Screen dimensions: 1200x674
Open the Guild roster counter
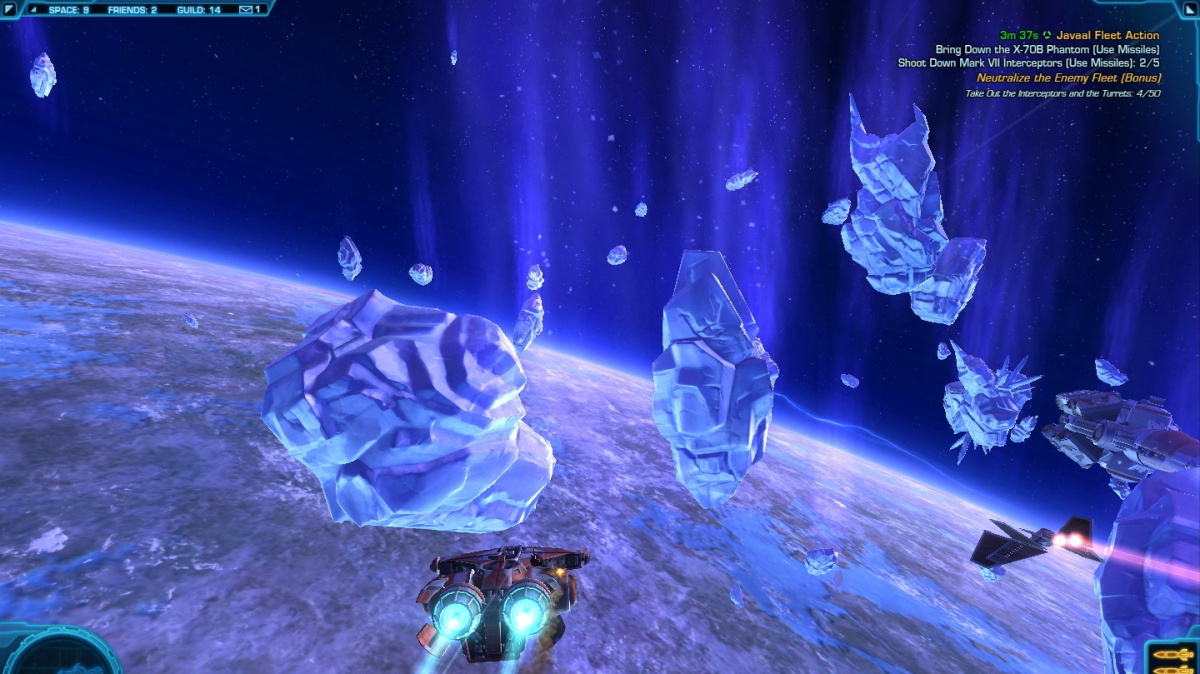click(199, 9)
